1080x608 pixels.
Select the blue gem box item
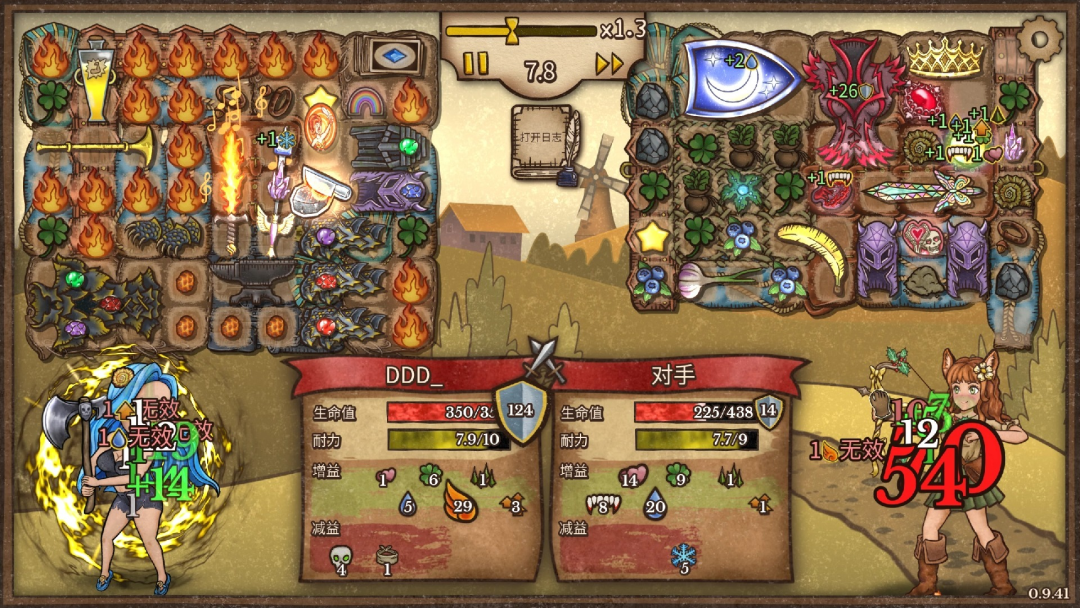coord(395,56)
